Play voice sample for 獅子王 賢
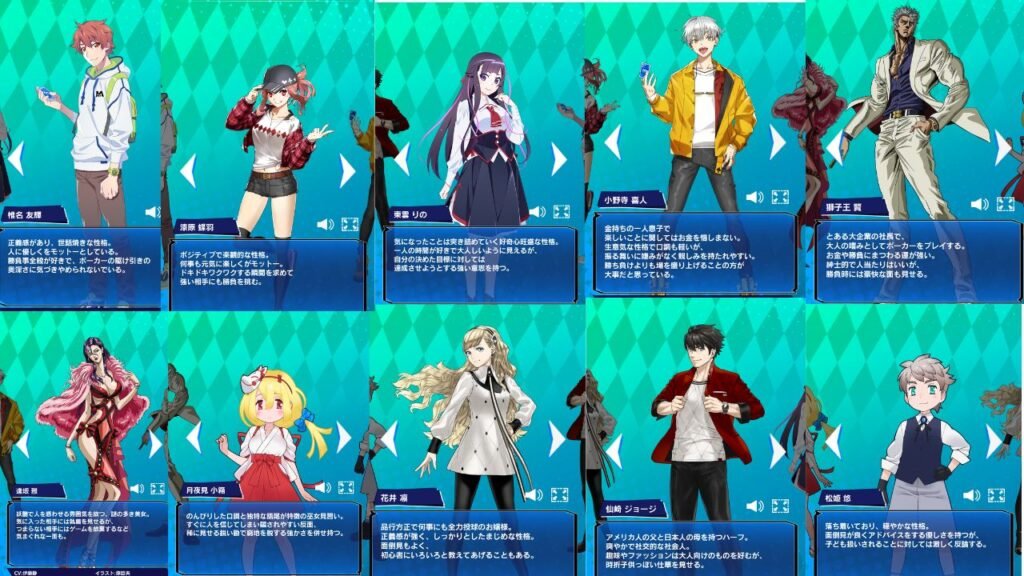The height and width of the screenshot is (576, 1024). [979, 204]
